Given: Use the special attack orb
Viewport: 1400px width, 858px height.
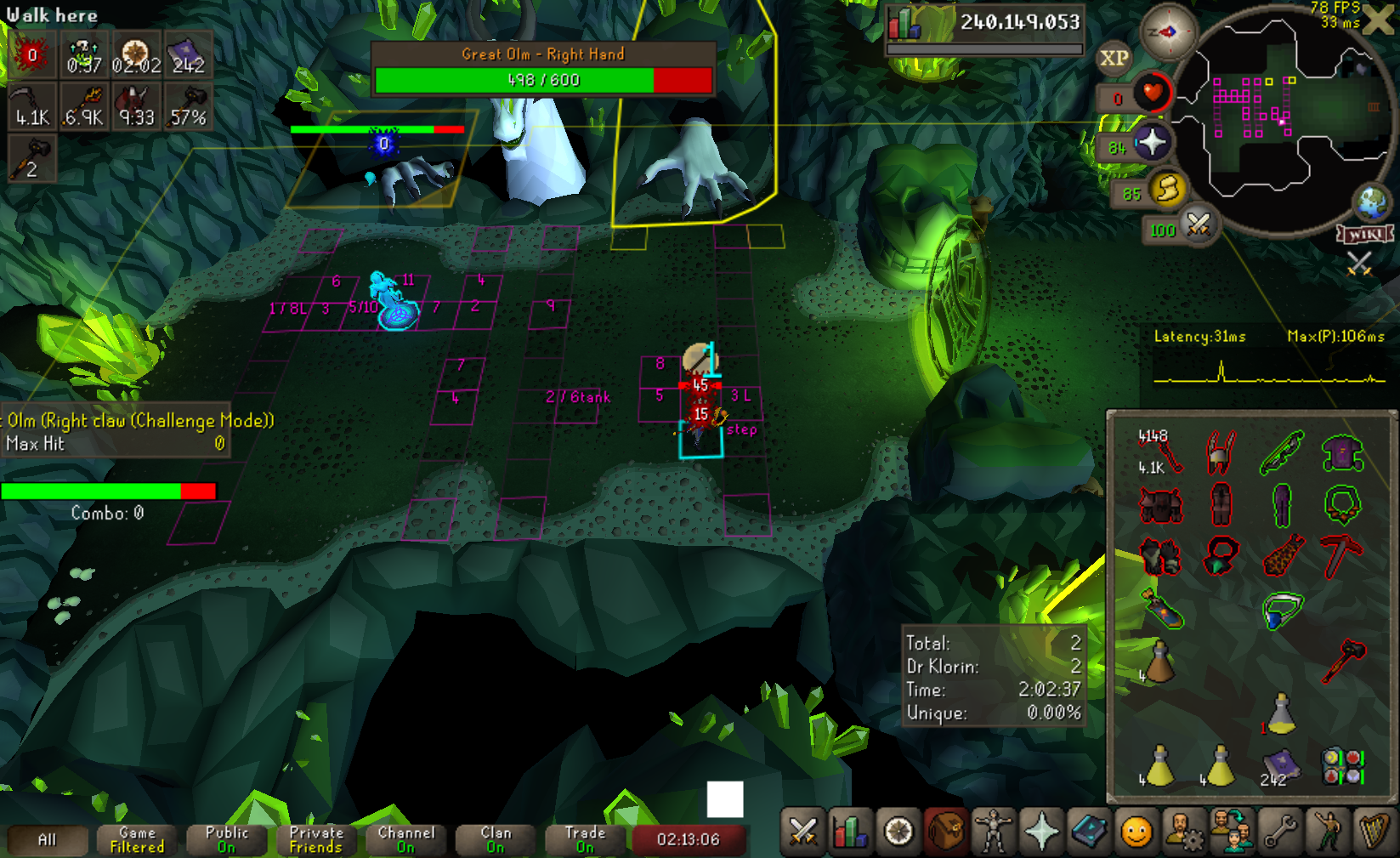Looking at the screenshot, I should click(x=1198, y=224).
